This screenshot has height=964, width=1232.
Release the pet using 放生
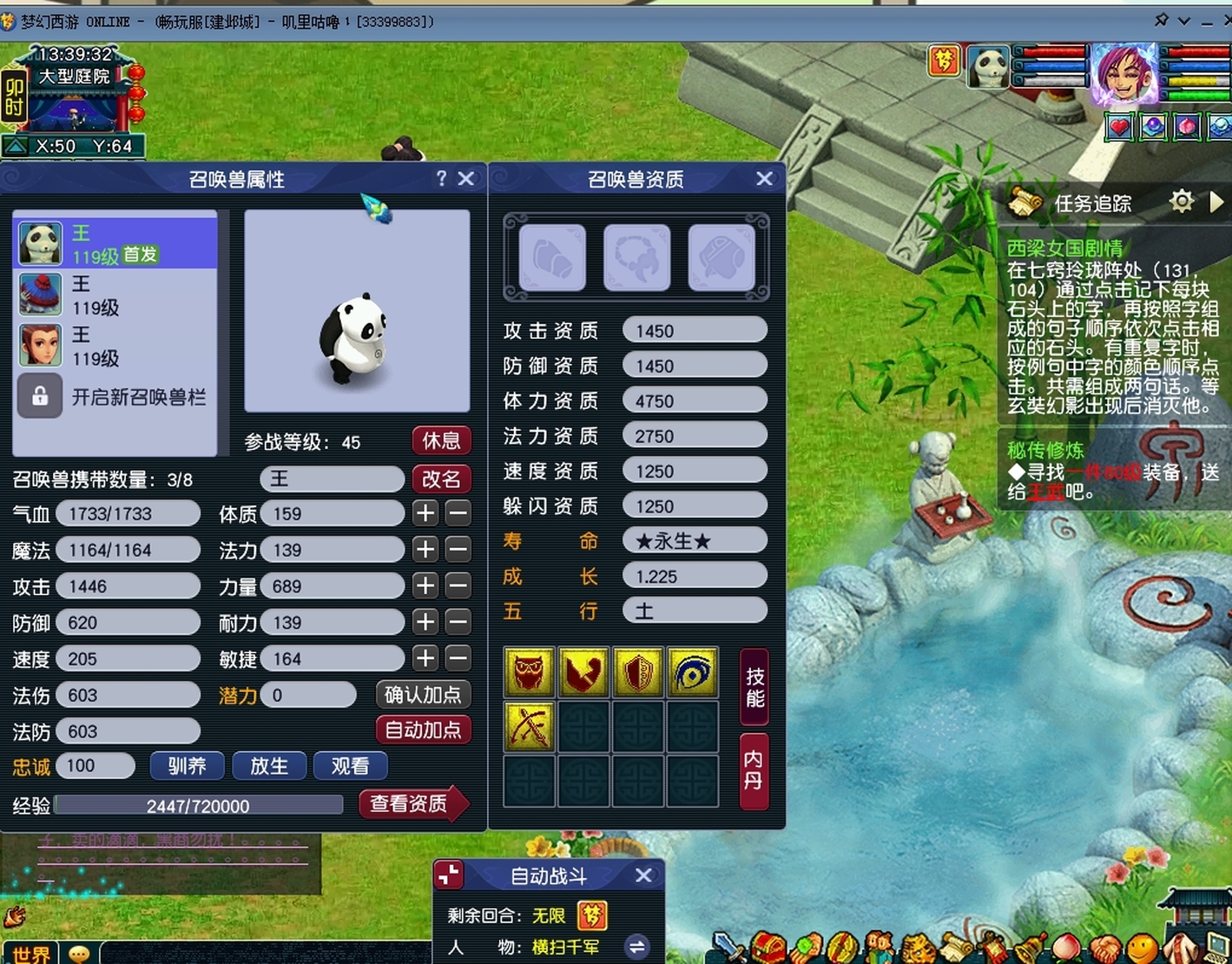268,766
